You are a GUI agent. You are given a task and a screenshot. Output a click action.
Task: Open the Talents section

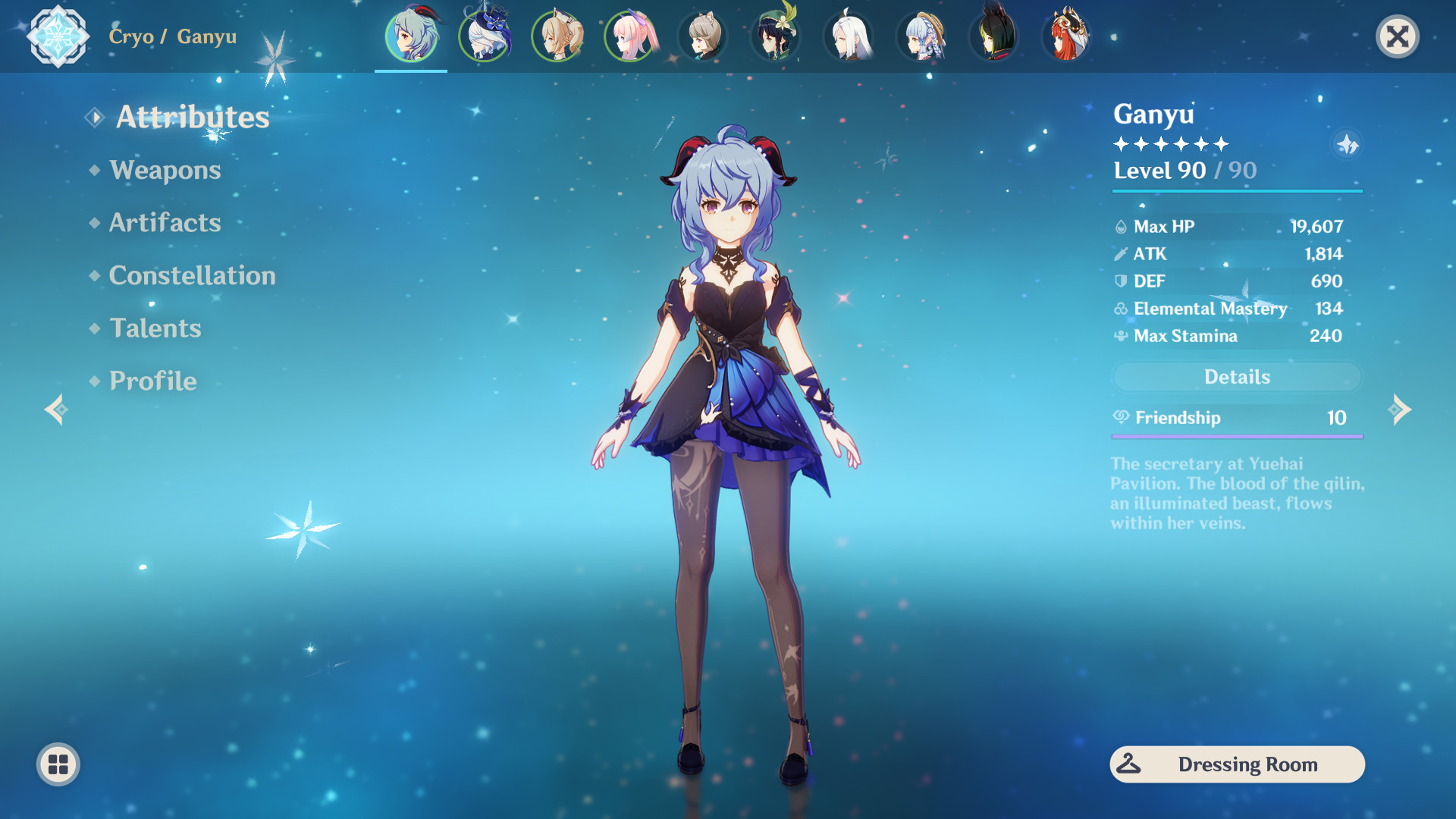tap(155, 328)
